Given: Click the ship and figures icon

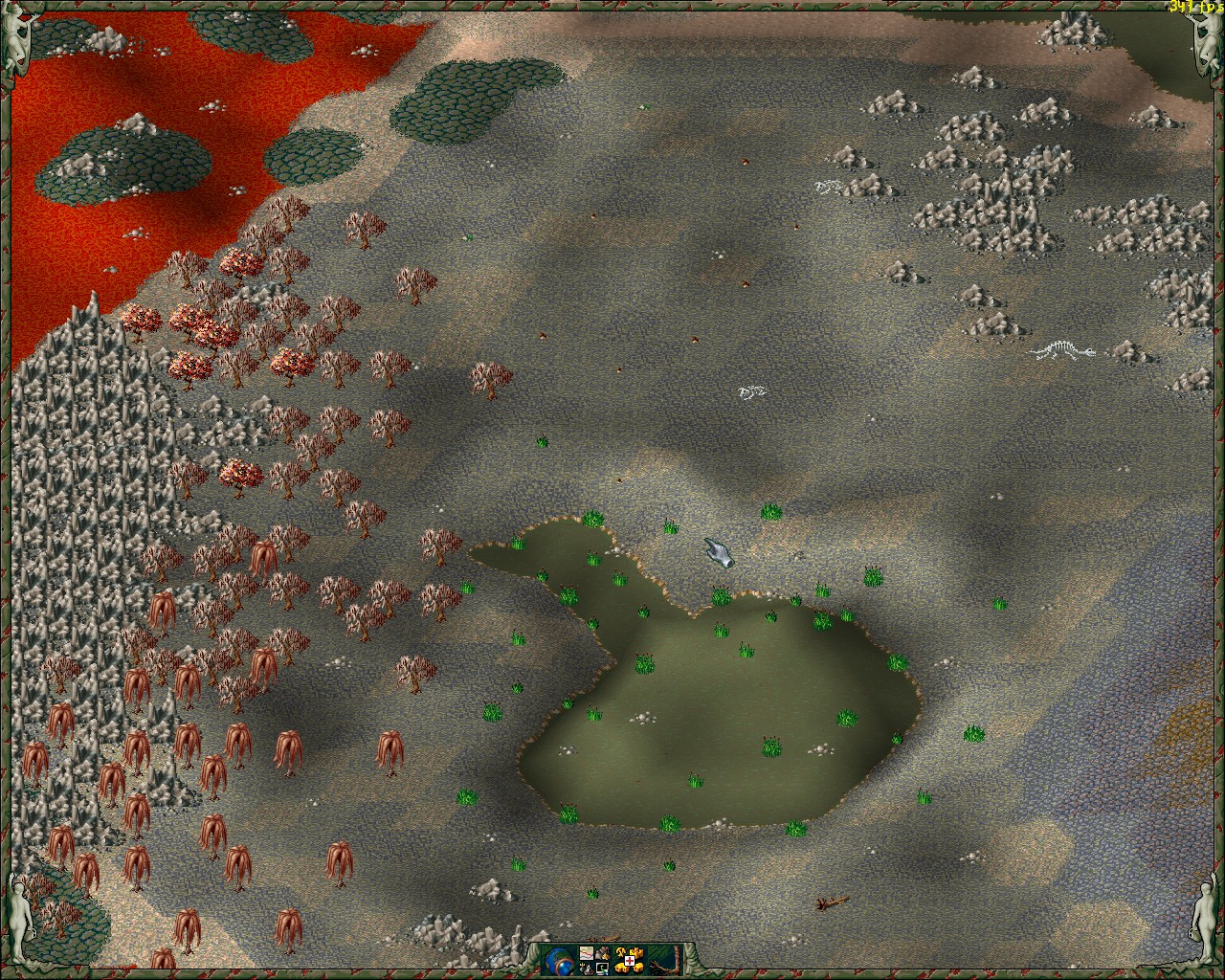Looking at the screenshot, I should [587, 969].
